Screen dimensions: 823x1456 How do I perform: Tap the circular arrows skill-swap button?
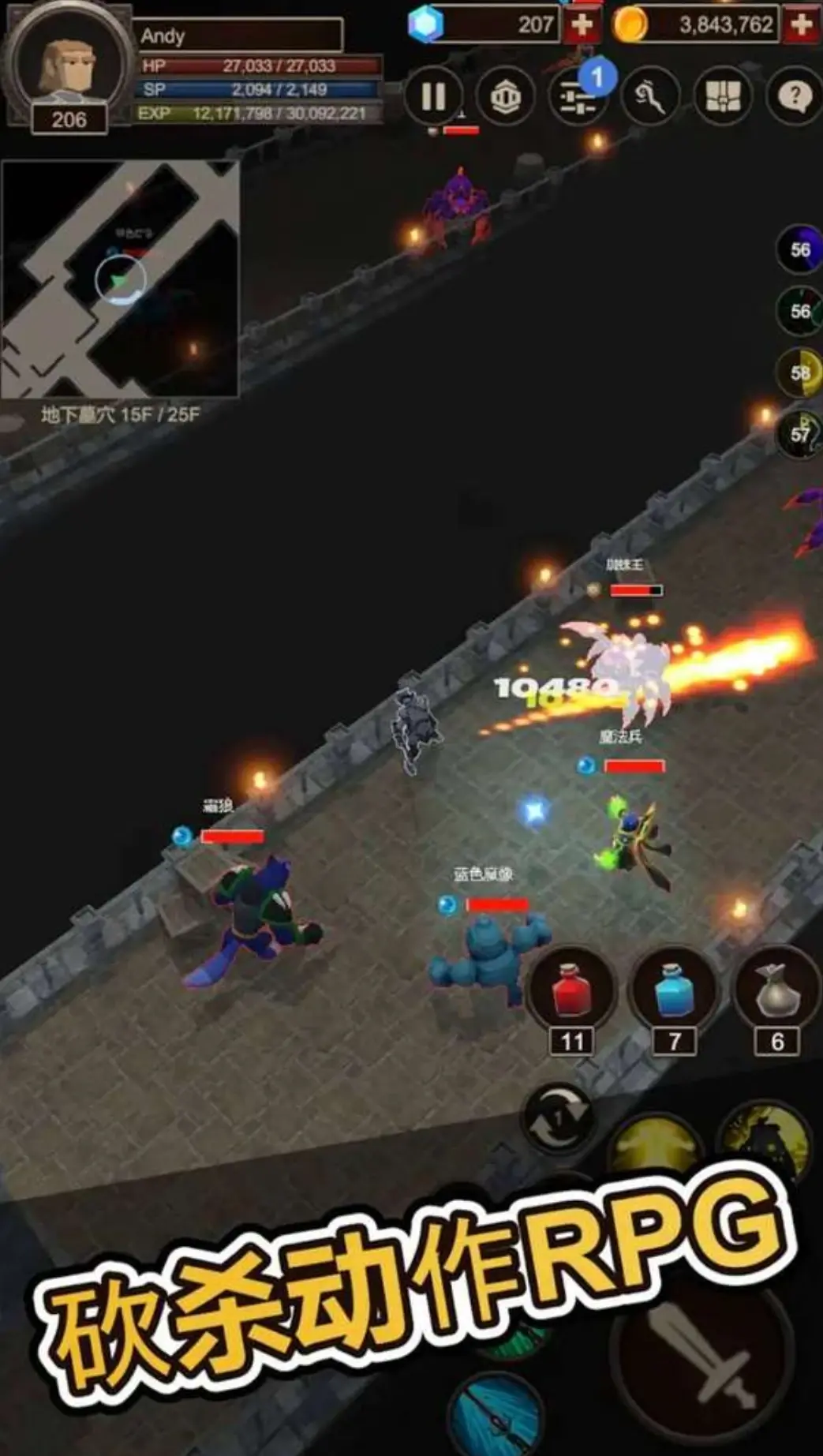(559, 1118)
